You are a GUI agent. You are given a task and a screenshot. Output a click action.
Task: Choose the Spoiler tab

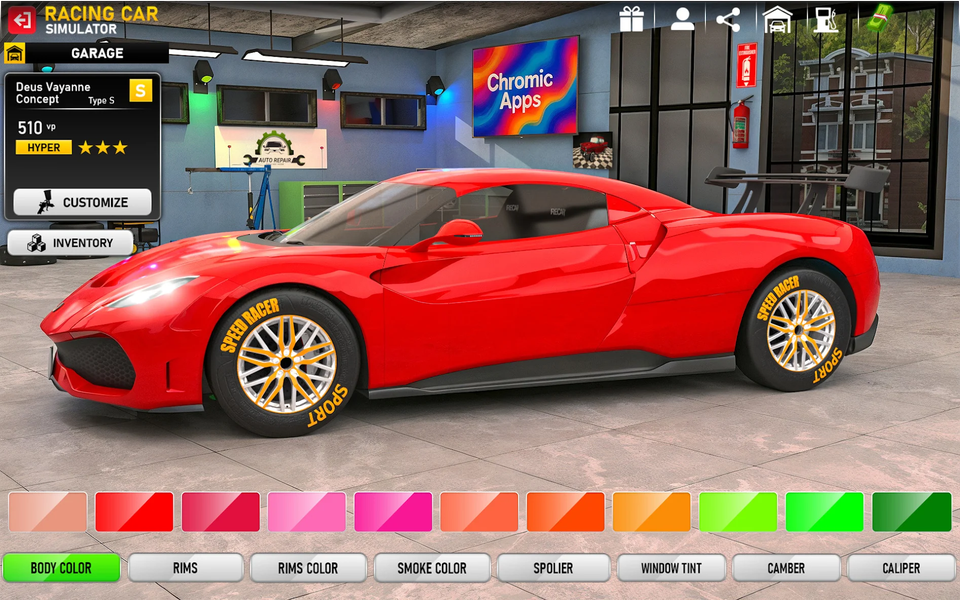point(553,568)
